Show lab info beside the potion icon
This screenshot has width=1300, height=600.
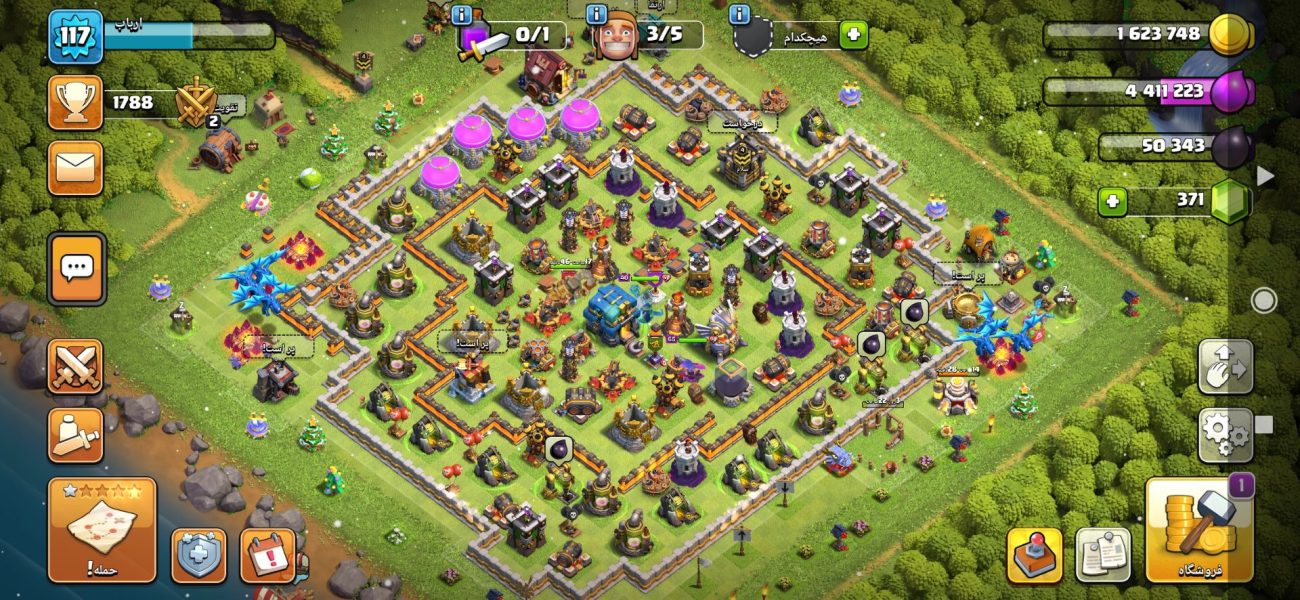(x=462, y=15)
